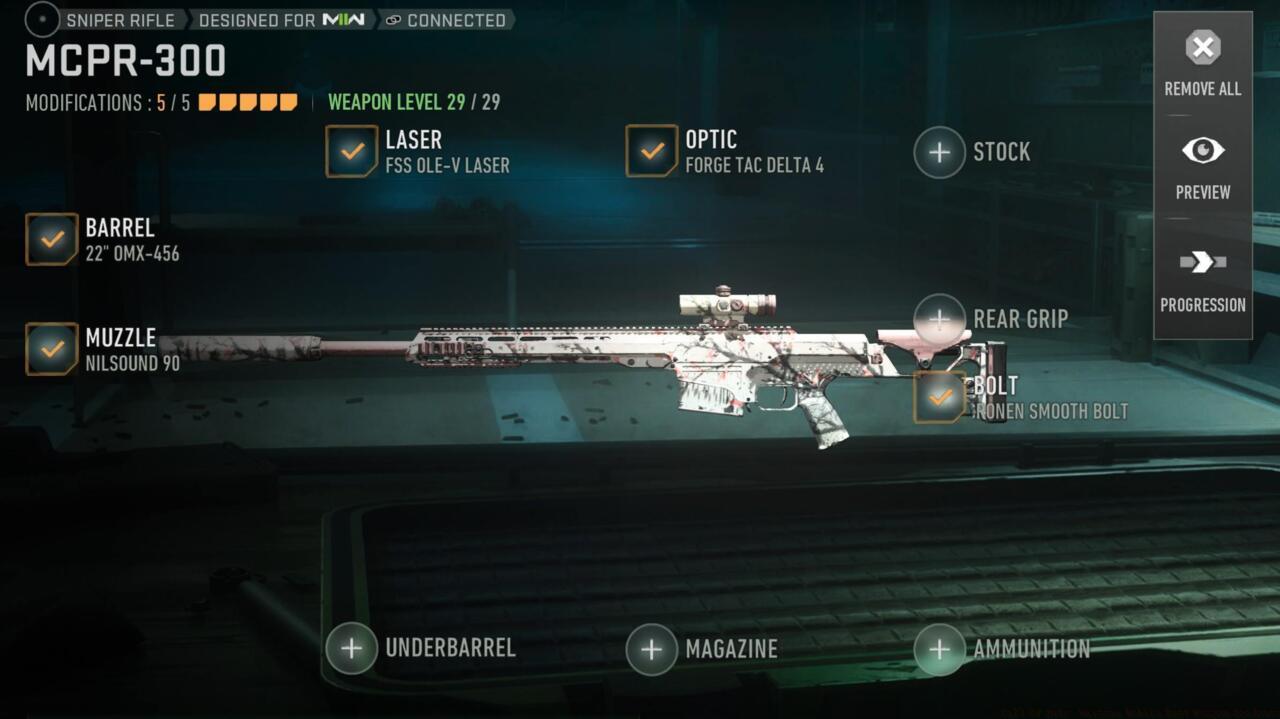1280x719 pixels.
Task: Add a Rear Grip attachment
Action: [x=939, y=319]
